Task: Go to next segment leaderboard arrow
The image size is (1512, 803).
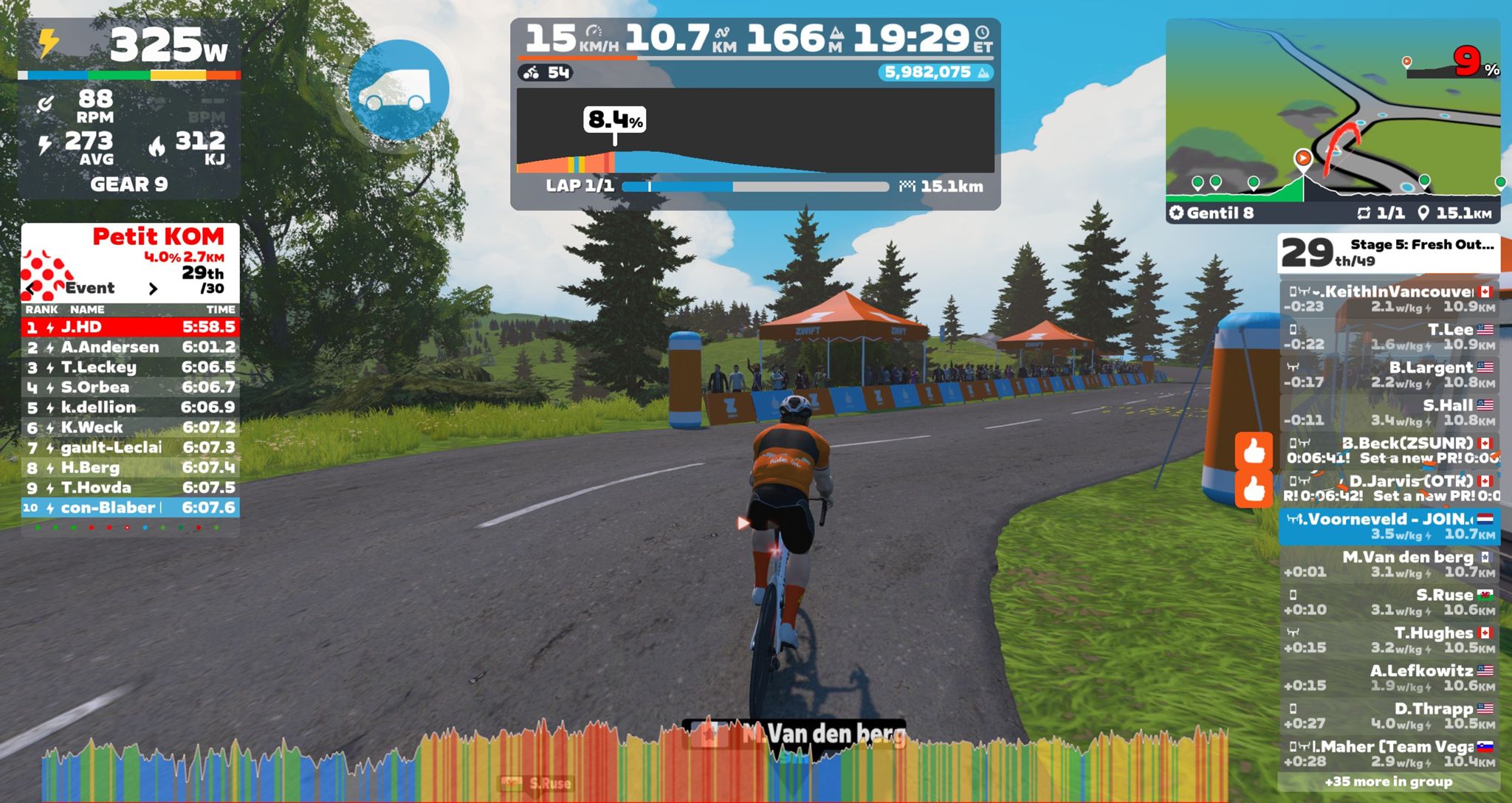Action: pos(153,289)
